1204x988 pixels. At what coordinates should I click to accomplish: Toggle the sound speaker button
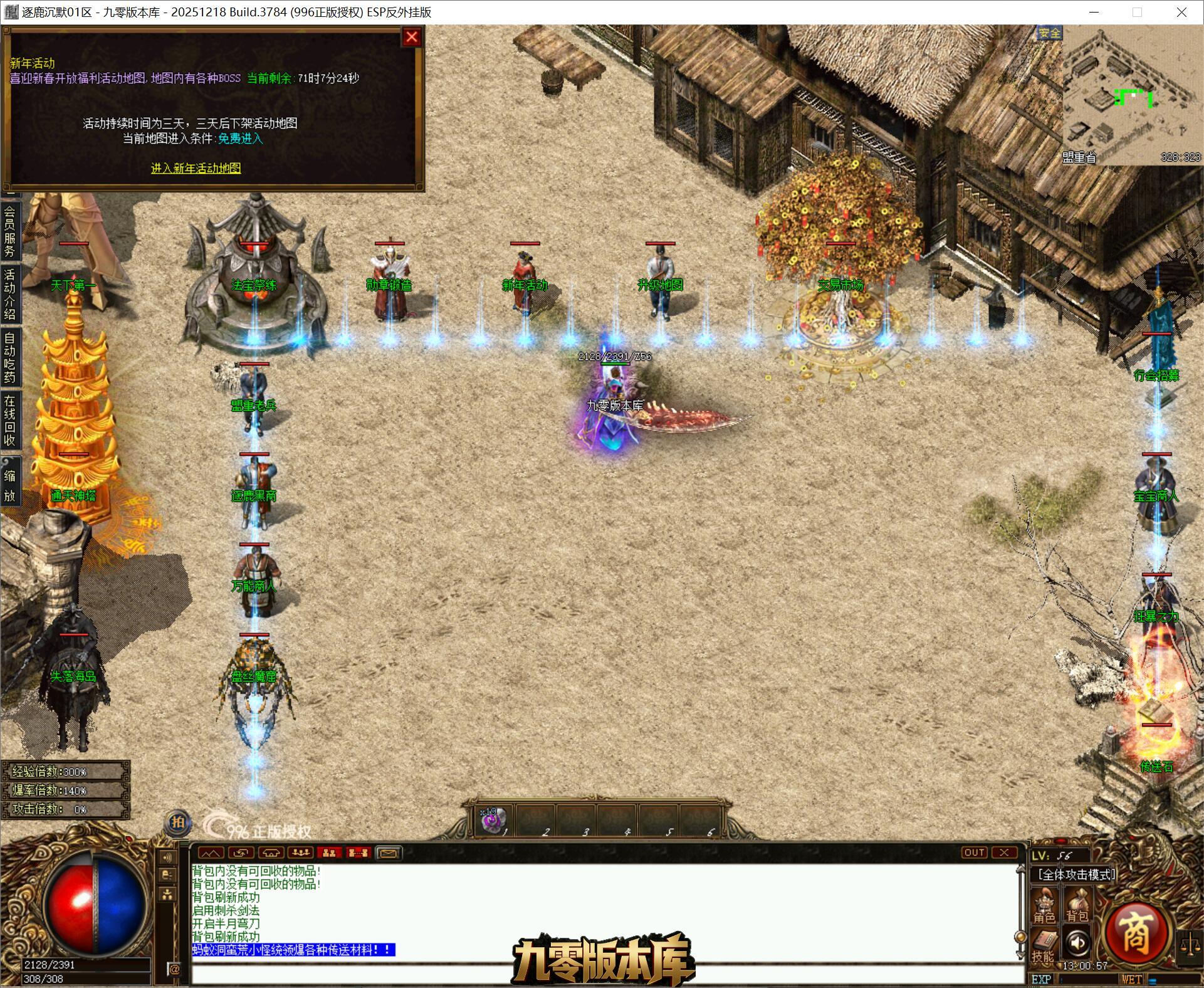click(1077, 942)
